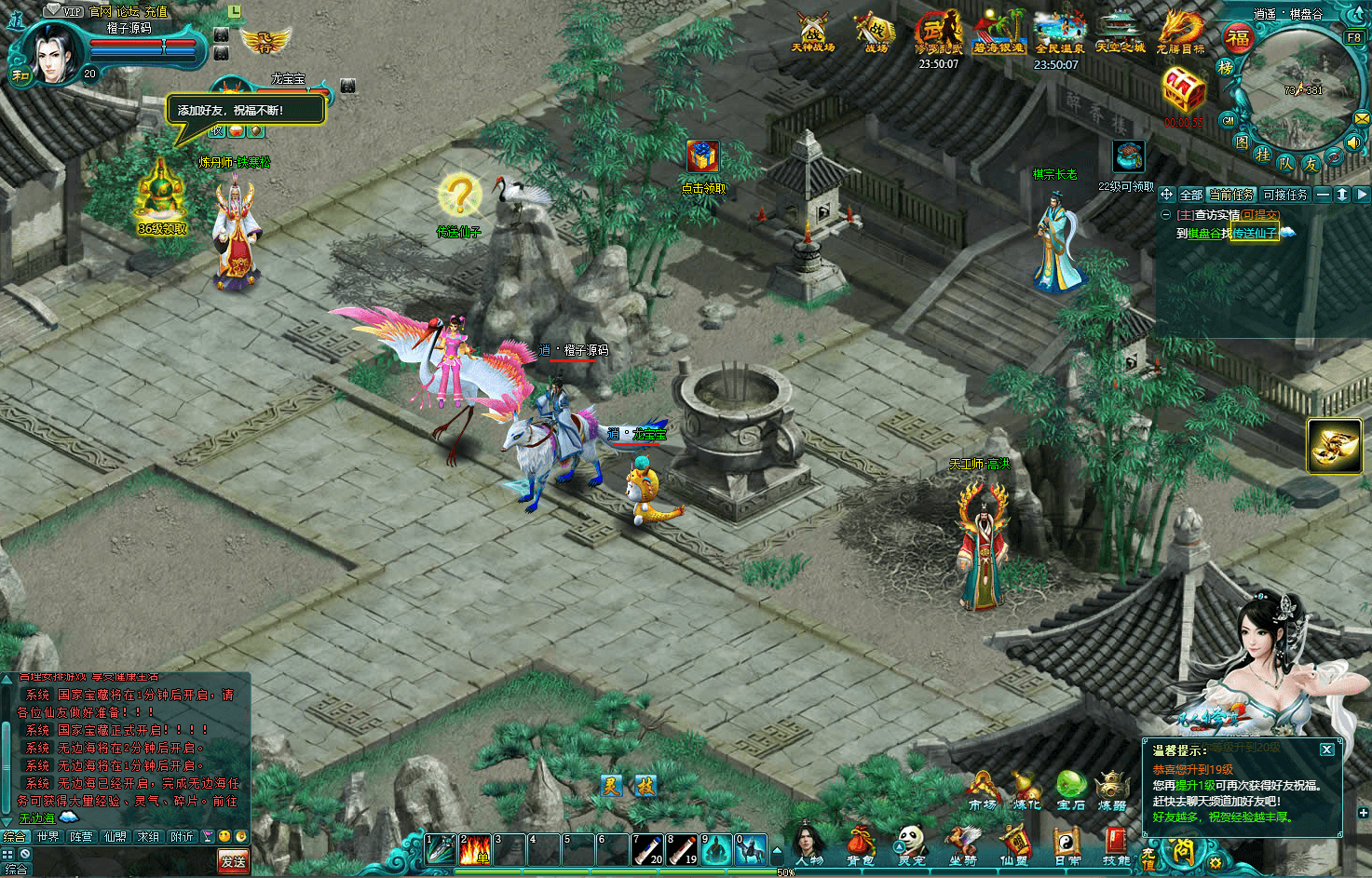Open the 坐骑 mount panel
Viewport: 1372px width, 878px height.
[x=963, y=844]
